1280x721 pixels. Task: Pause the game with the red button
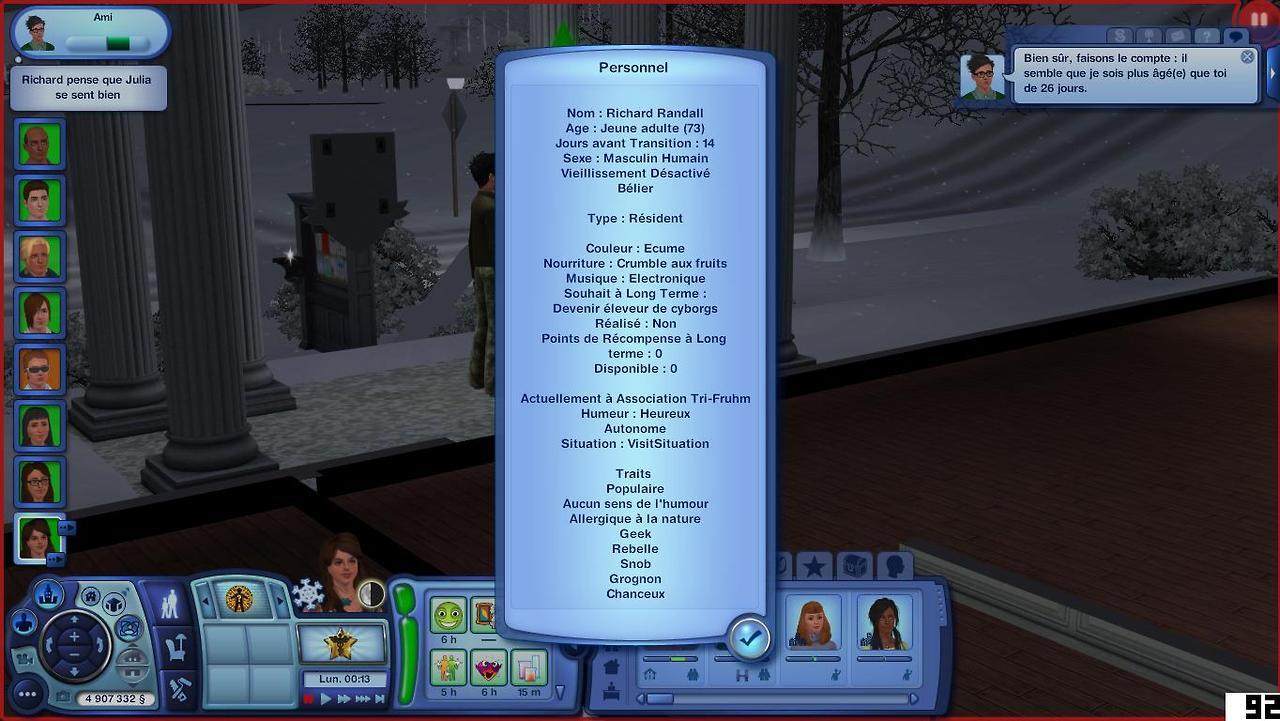pyautogui.click(x=309, y=699)
